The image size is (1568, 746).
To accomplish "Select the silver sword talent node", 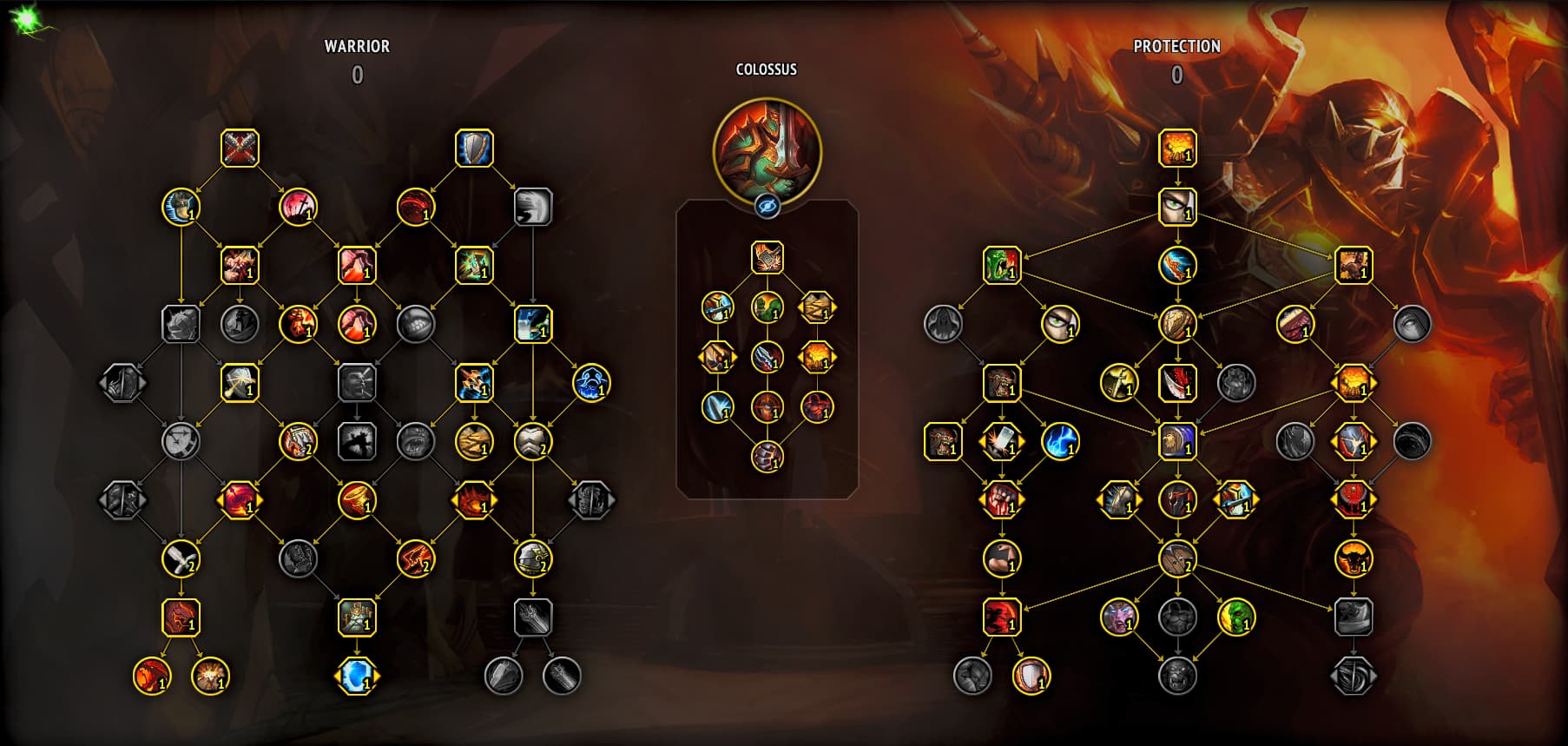I will coord(181,559).
